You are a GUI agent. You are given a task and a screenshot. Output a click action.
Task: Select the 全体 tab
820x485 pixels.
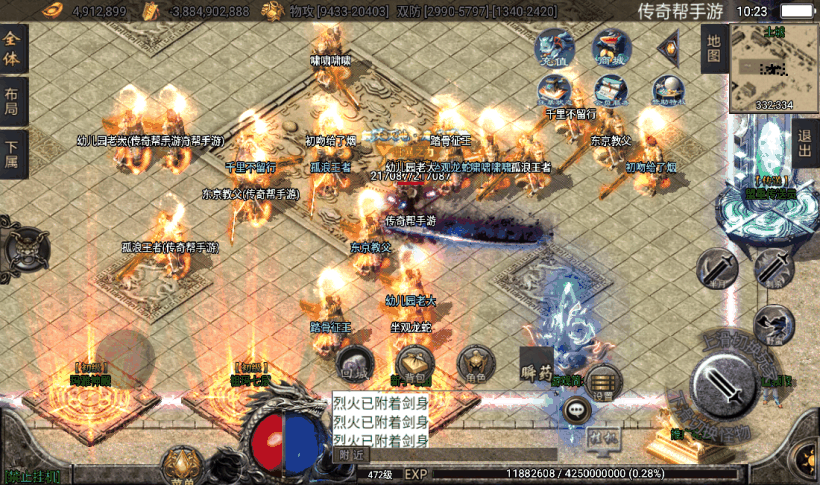coord(12,49)
